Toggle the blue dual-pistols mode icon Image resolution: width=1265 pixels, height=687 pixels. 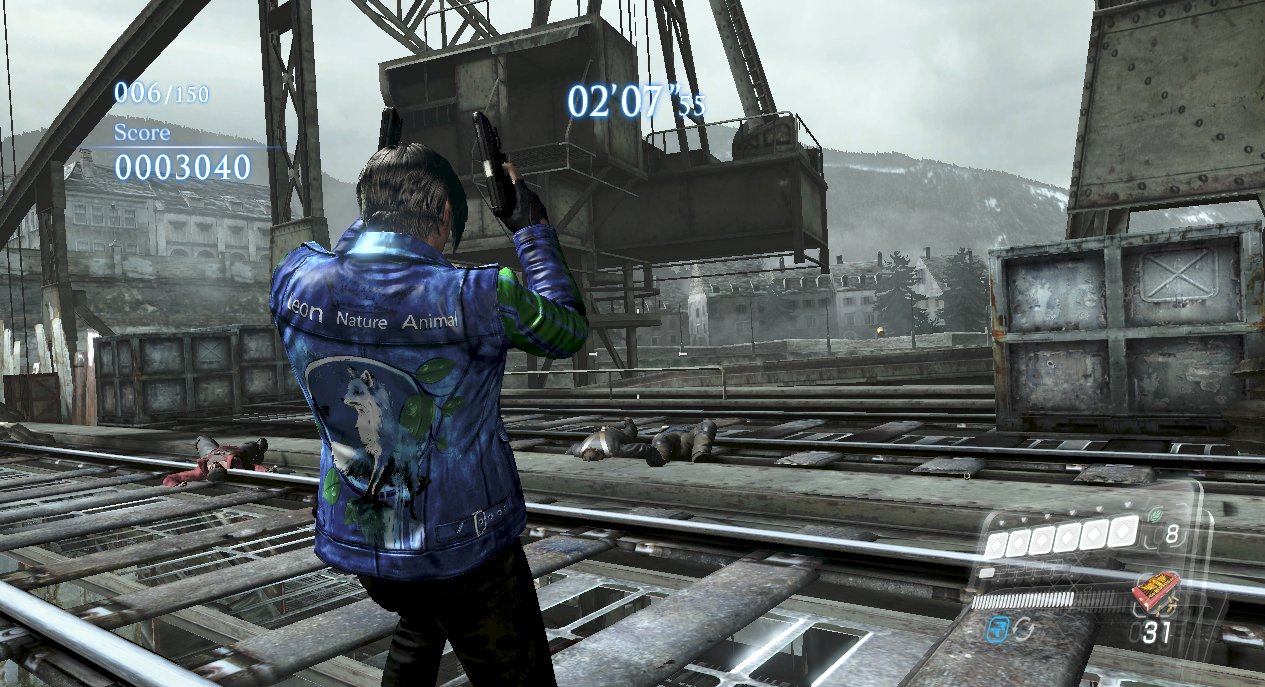click(x=997, y=628)
